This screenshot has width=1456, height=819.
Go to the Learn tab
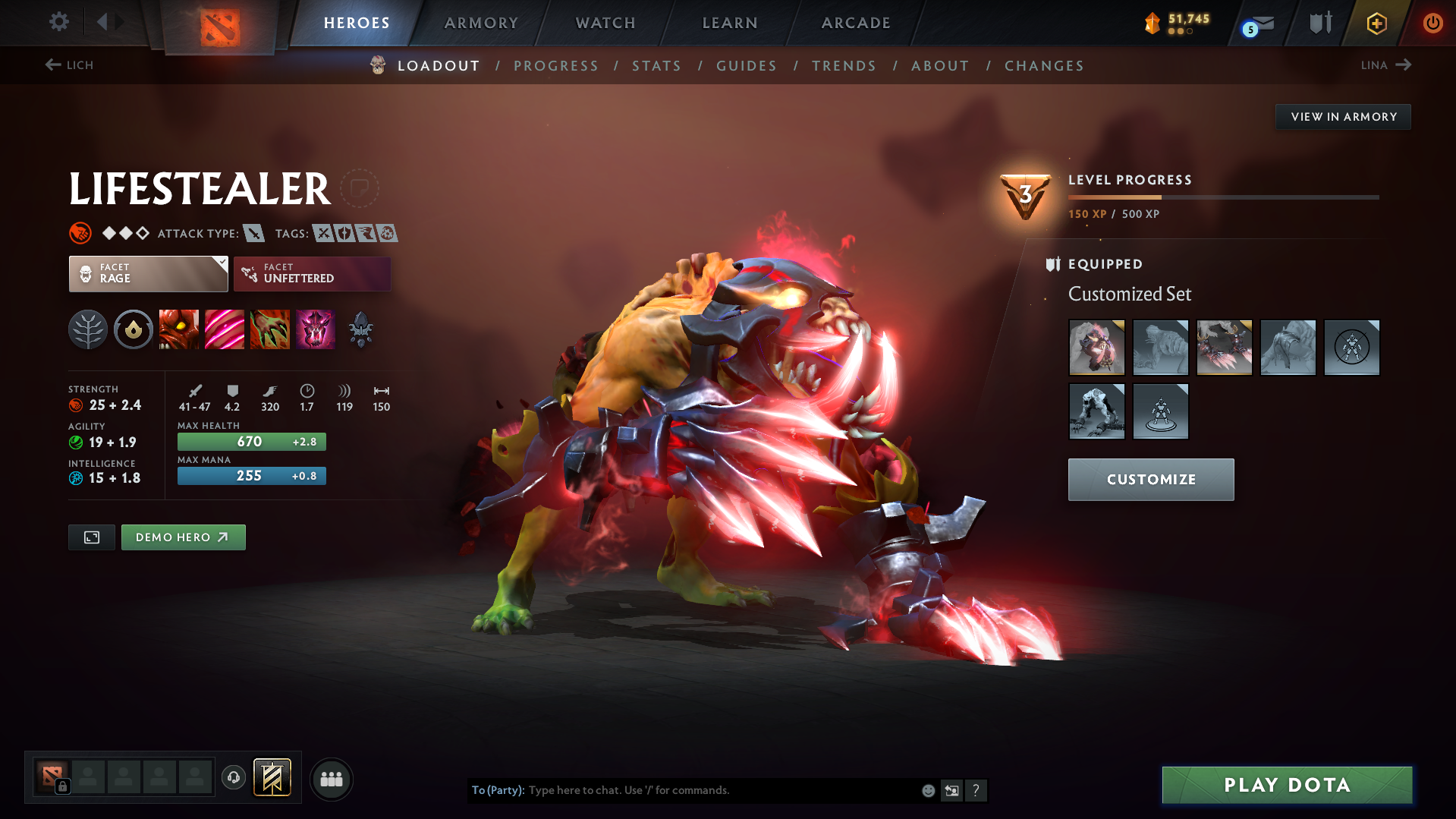tap(730, 23)
